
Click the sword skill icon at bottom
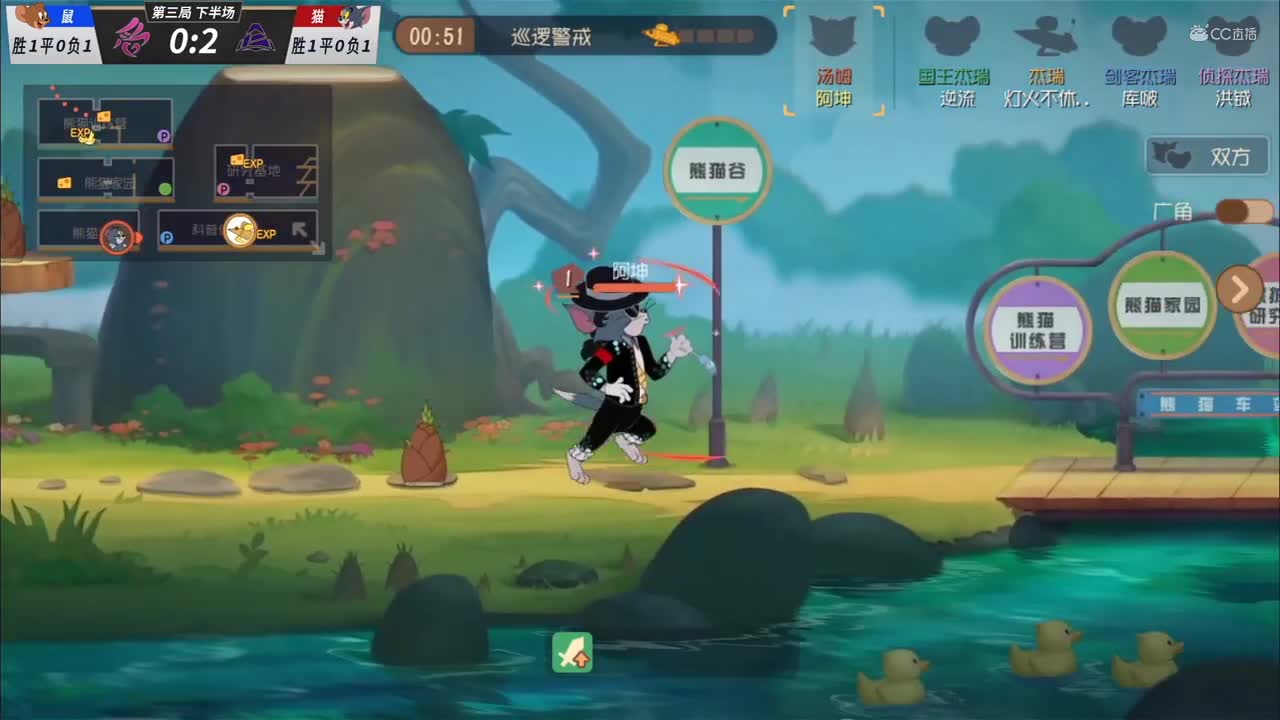click(x=573, y=654)
